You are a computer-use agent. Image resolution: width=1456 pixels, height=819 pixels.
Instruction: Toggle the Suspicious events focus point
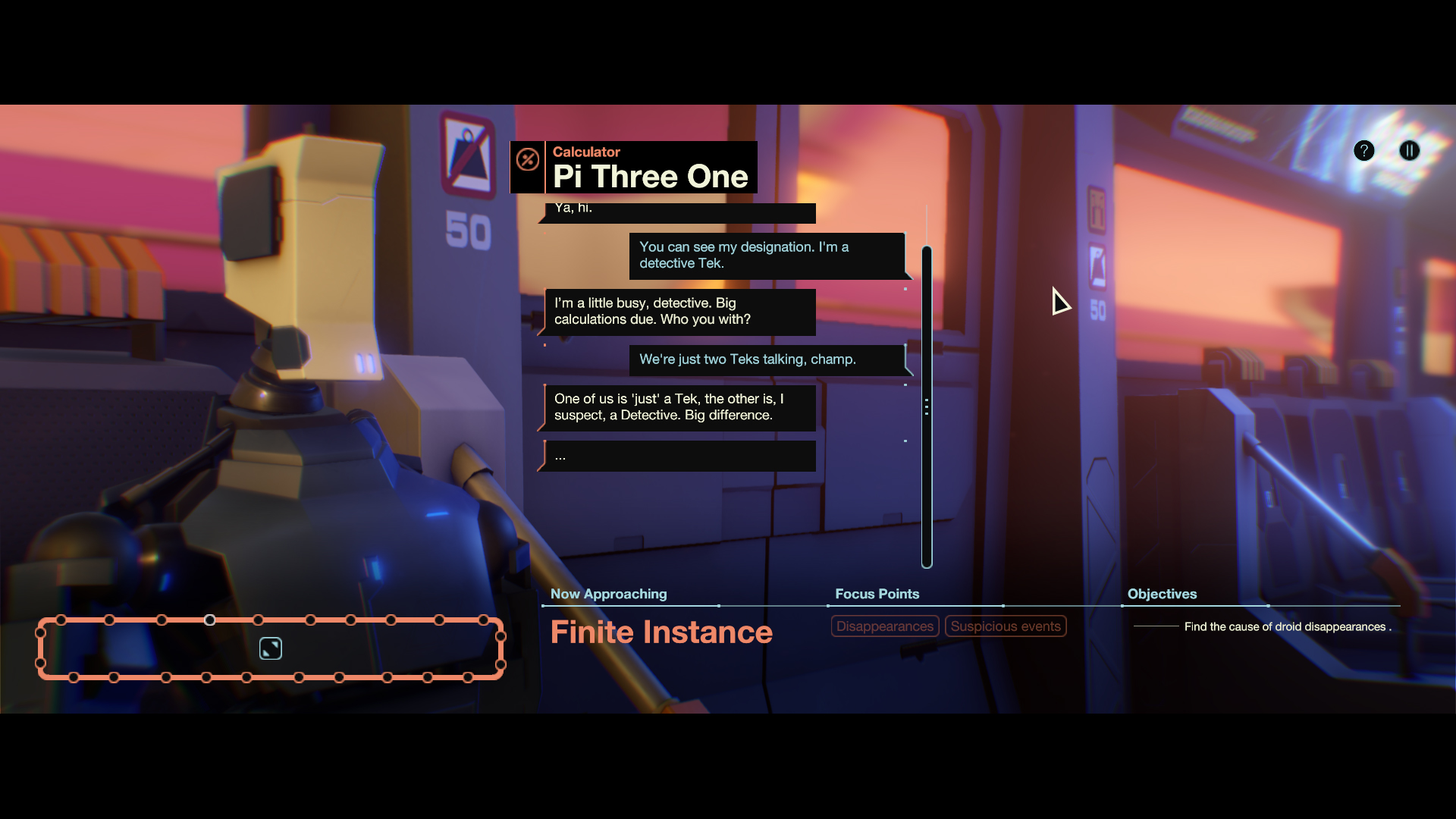coord(1006,626)
